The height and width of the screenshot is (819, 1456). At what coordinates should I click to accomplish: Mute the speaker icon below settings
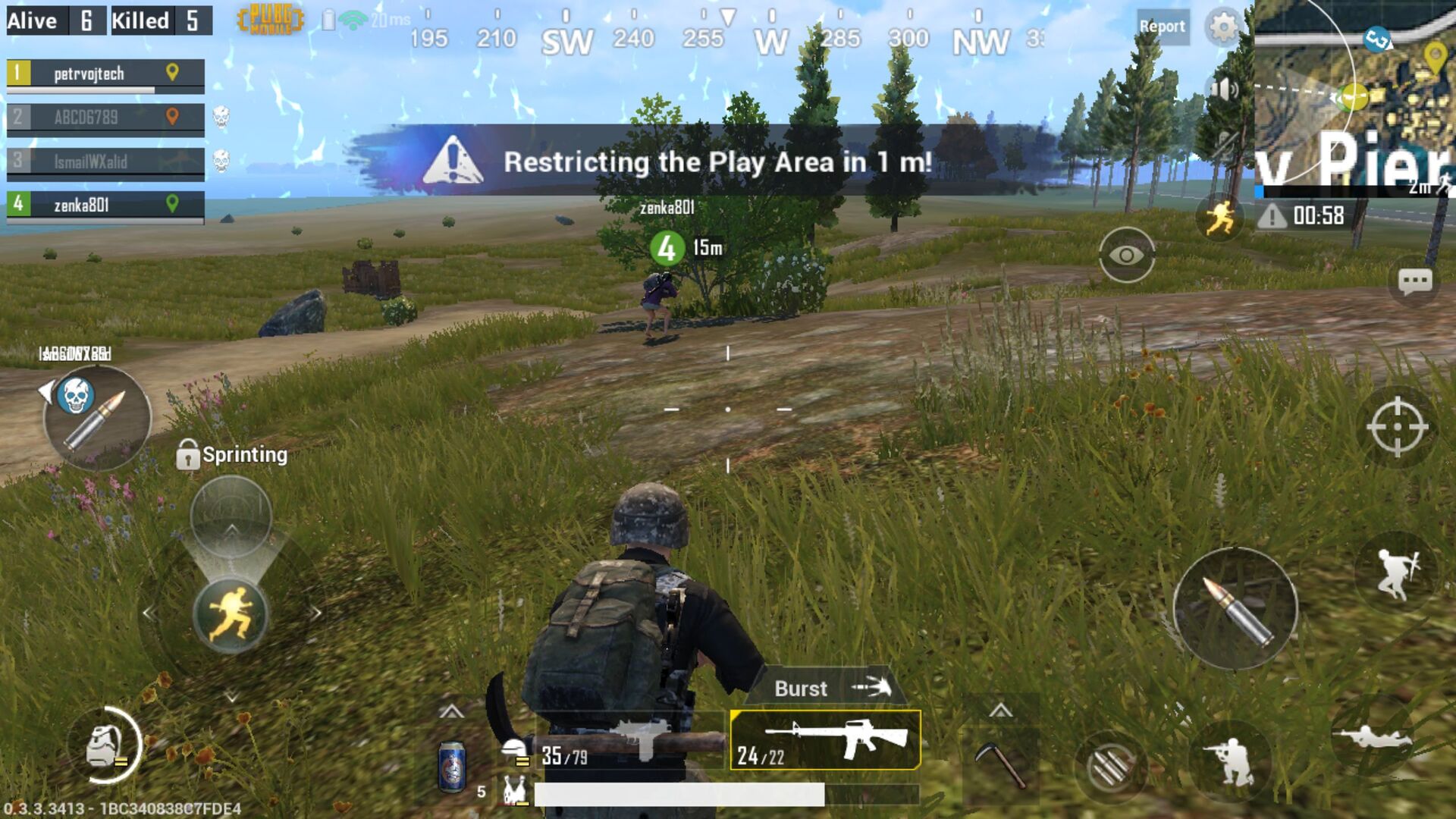click(x=1223, y=90)
